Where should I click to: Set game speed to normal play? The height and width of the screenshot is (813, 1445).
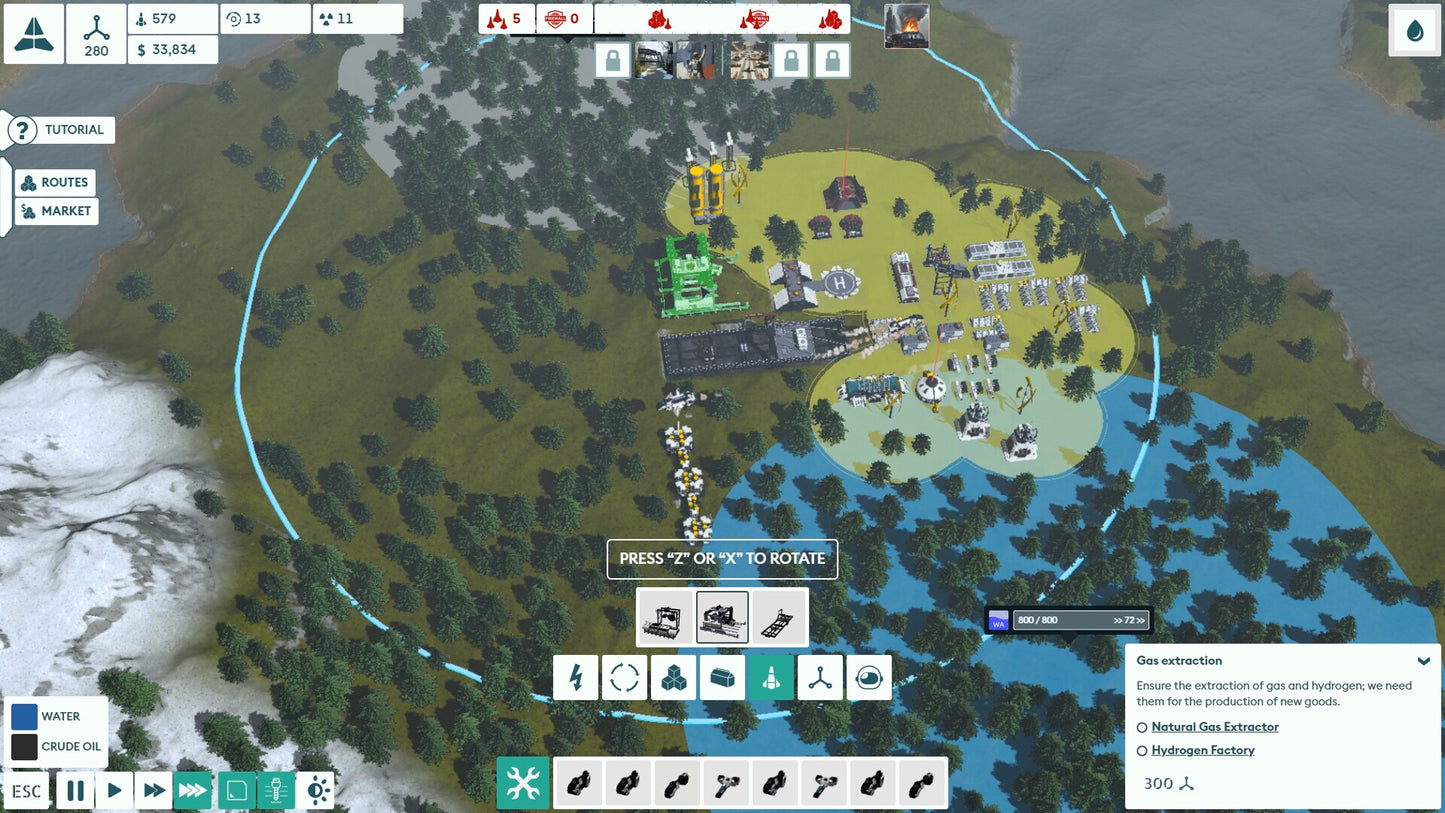pyautogui.click(x=114, y=791)
